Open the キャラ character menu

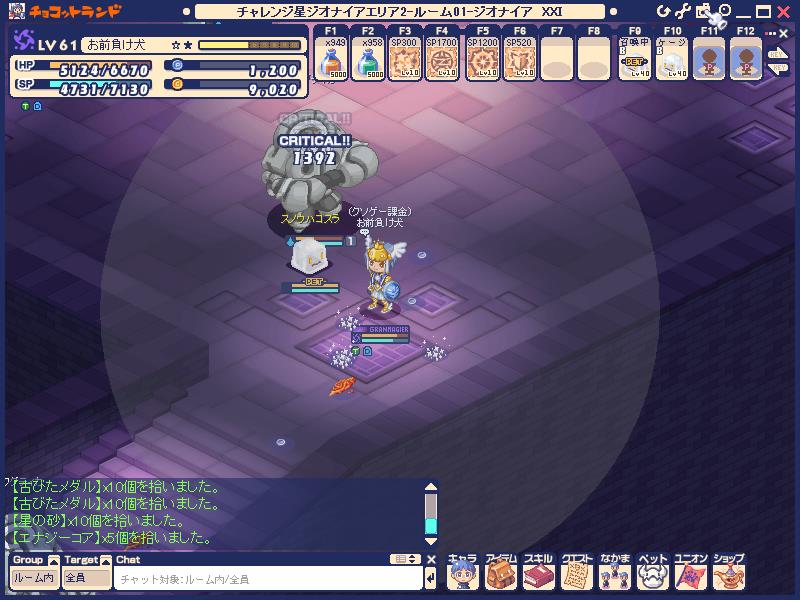461,573
